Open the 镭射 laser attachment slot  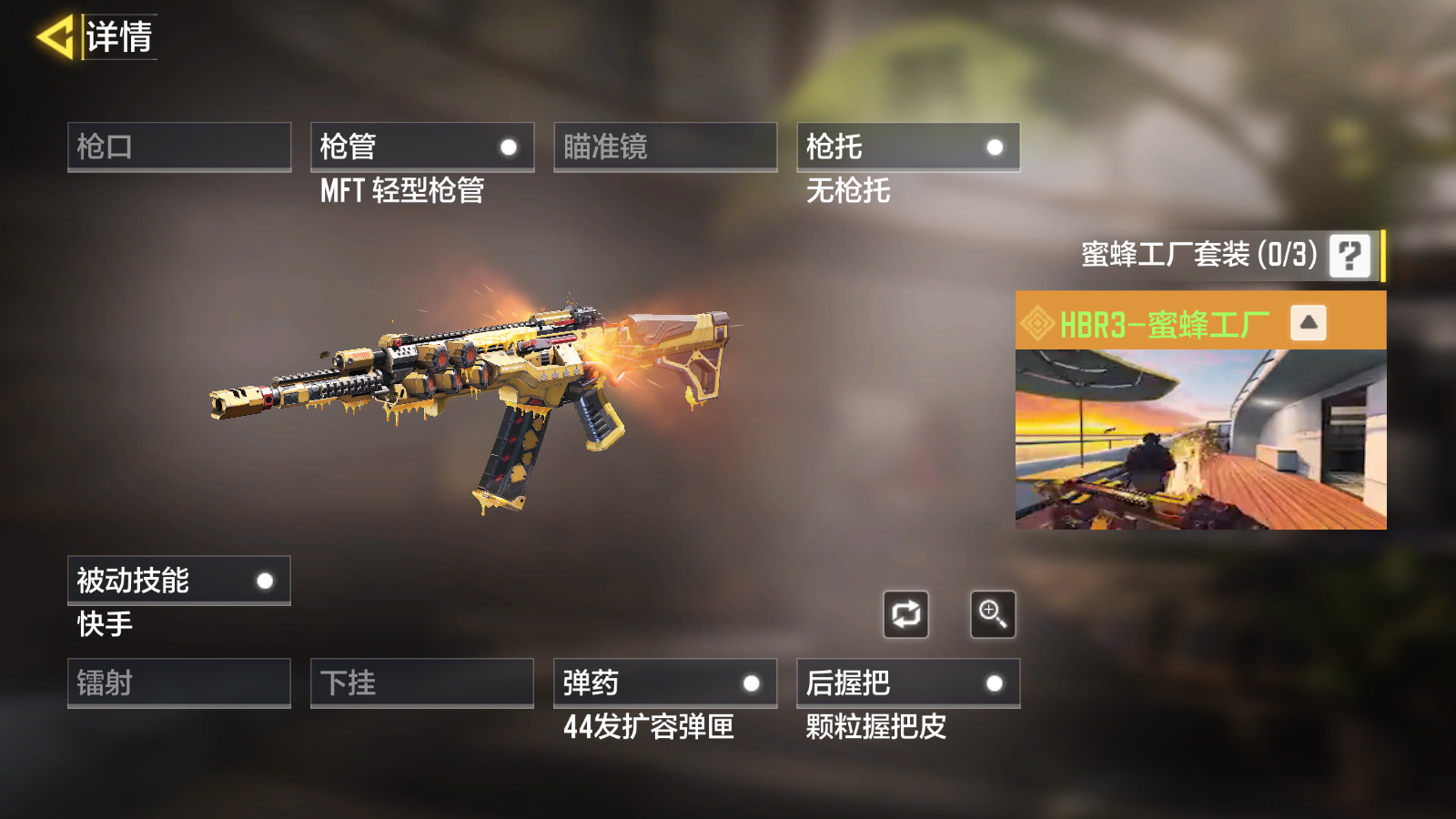pyautogui.click(x=179, y=682)
